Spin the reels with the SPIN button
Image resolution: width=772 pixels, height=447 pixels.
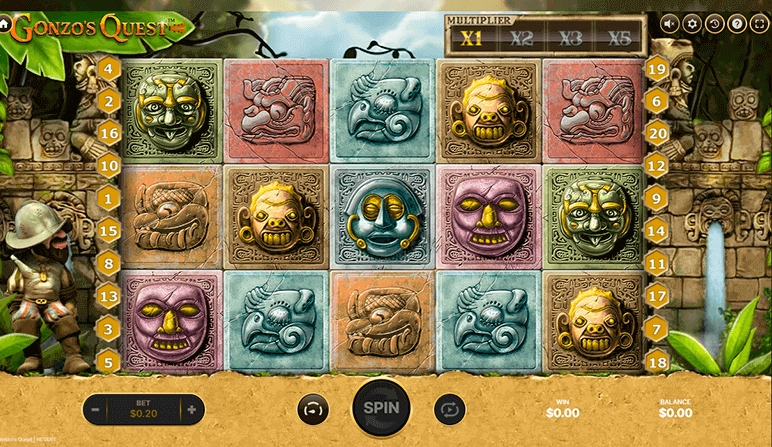[x=381, y=408]
